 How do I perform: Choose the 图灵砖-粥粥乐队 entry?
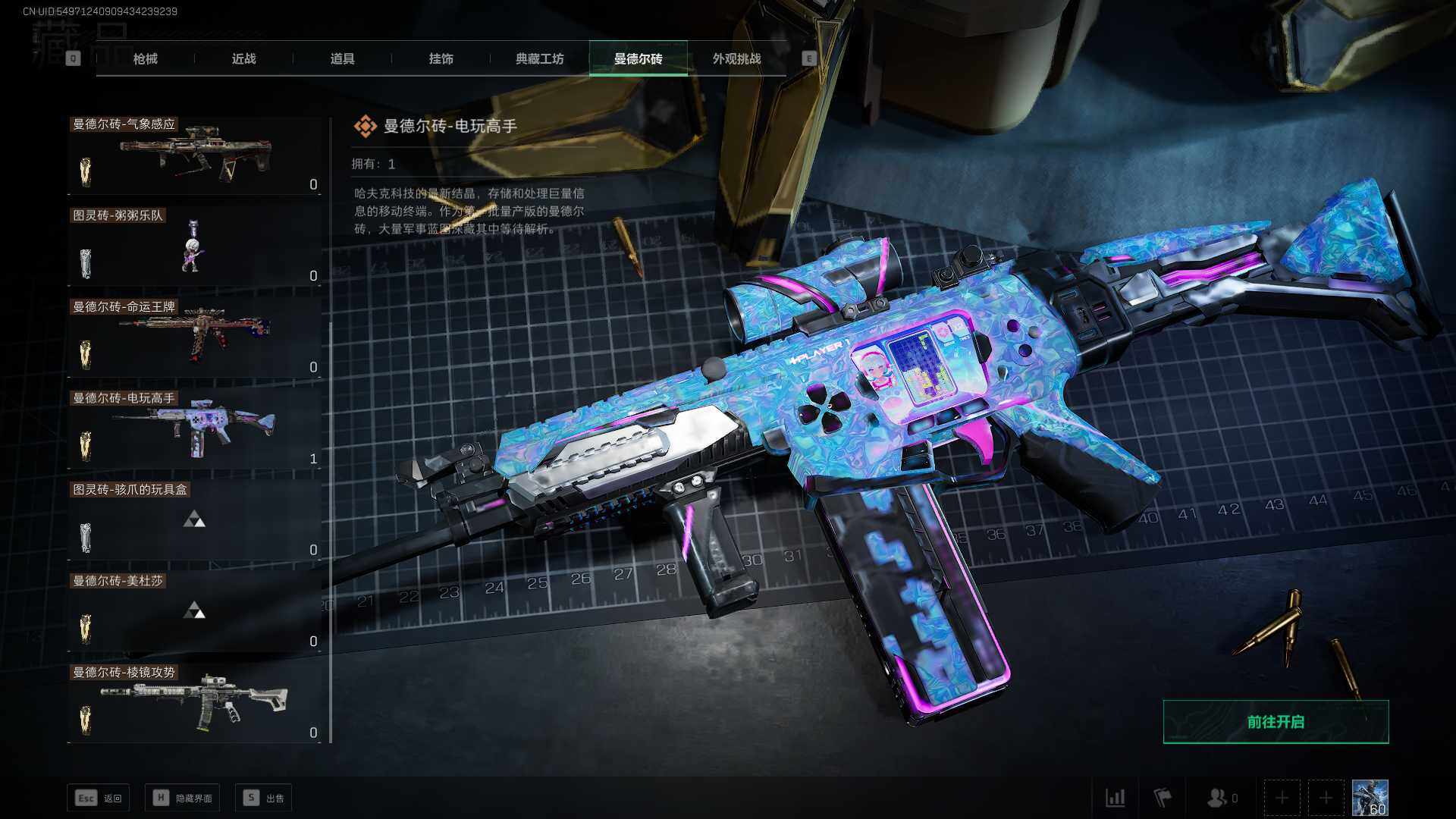coord(195,247)
